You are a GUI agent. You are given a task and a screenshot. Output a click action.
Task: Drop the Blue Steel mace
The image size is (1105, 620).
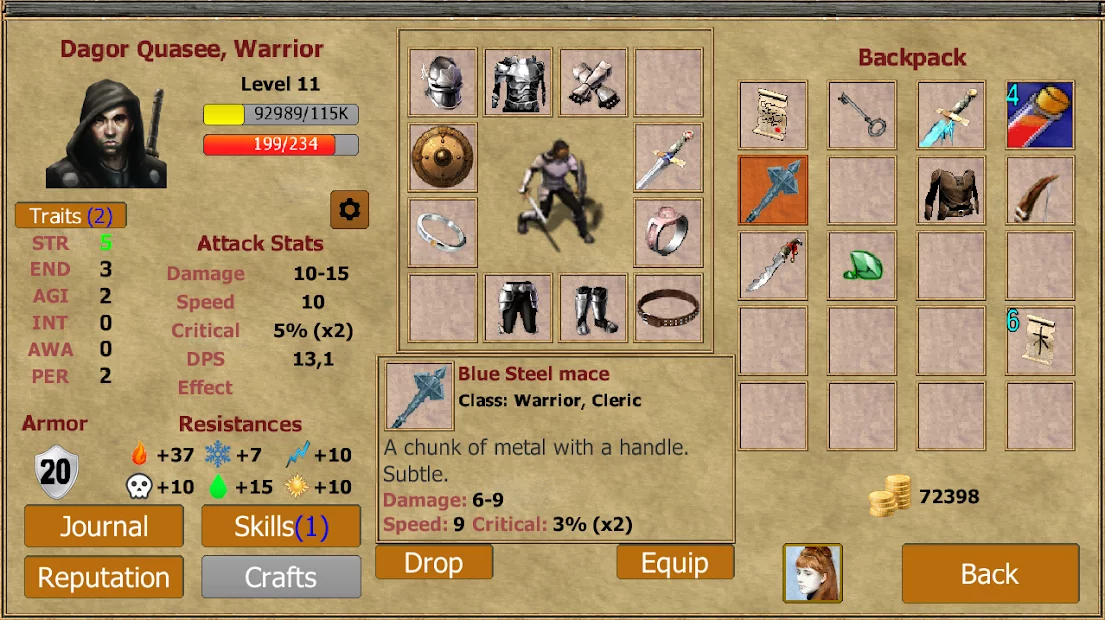[434, 563]
